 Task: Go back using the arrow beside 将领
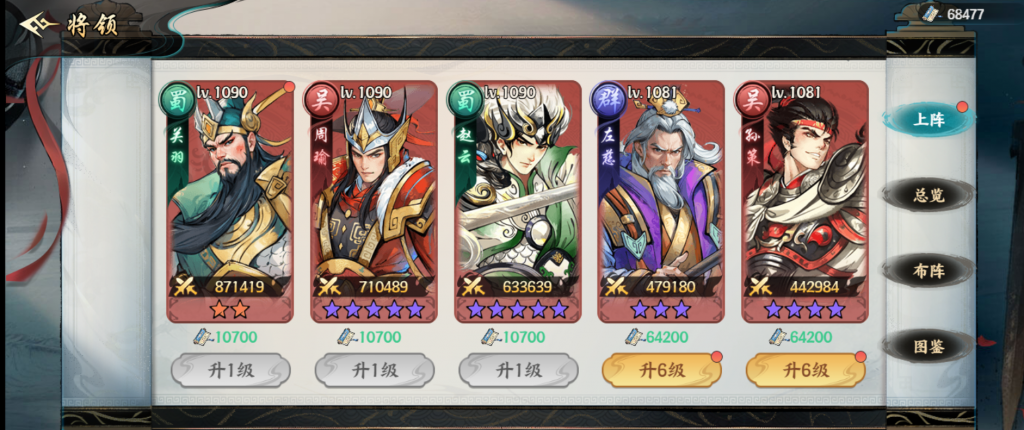coord(38,23)
